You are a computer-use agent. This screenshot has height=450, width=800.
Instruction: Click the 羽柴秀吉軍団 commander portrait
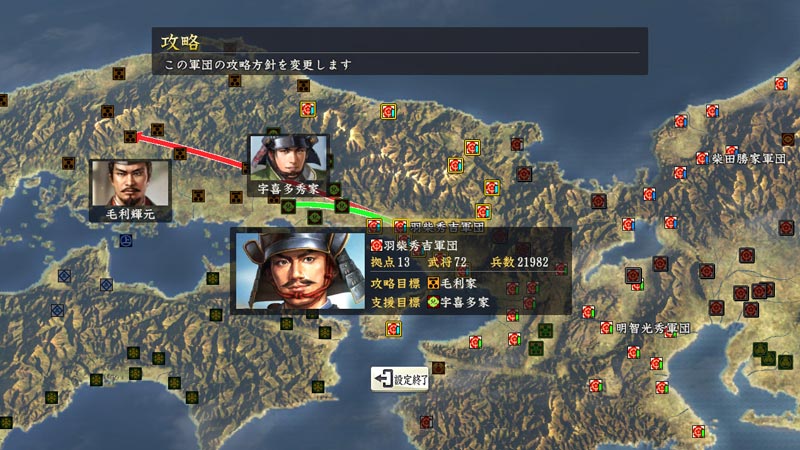(300, 271)
